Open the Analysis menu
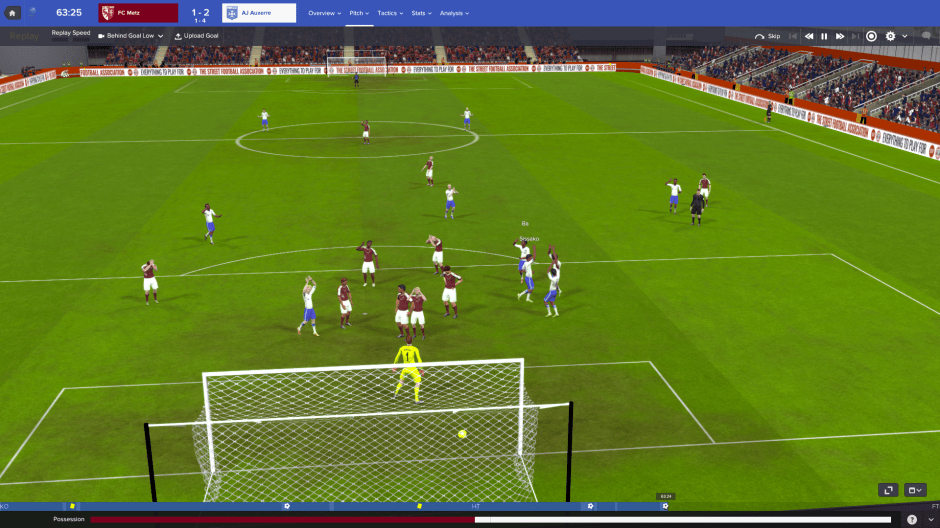 point(454,13)
